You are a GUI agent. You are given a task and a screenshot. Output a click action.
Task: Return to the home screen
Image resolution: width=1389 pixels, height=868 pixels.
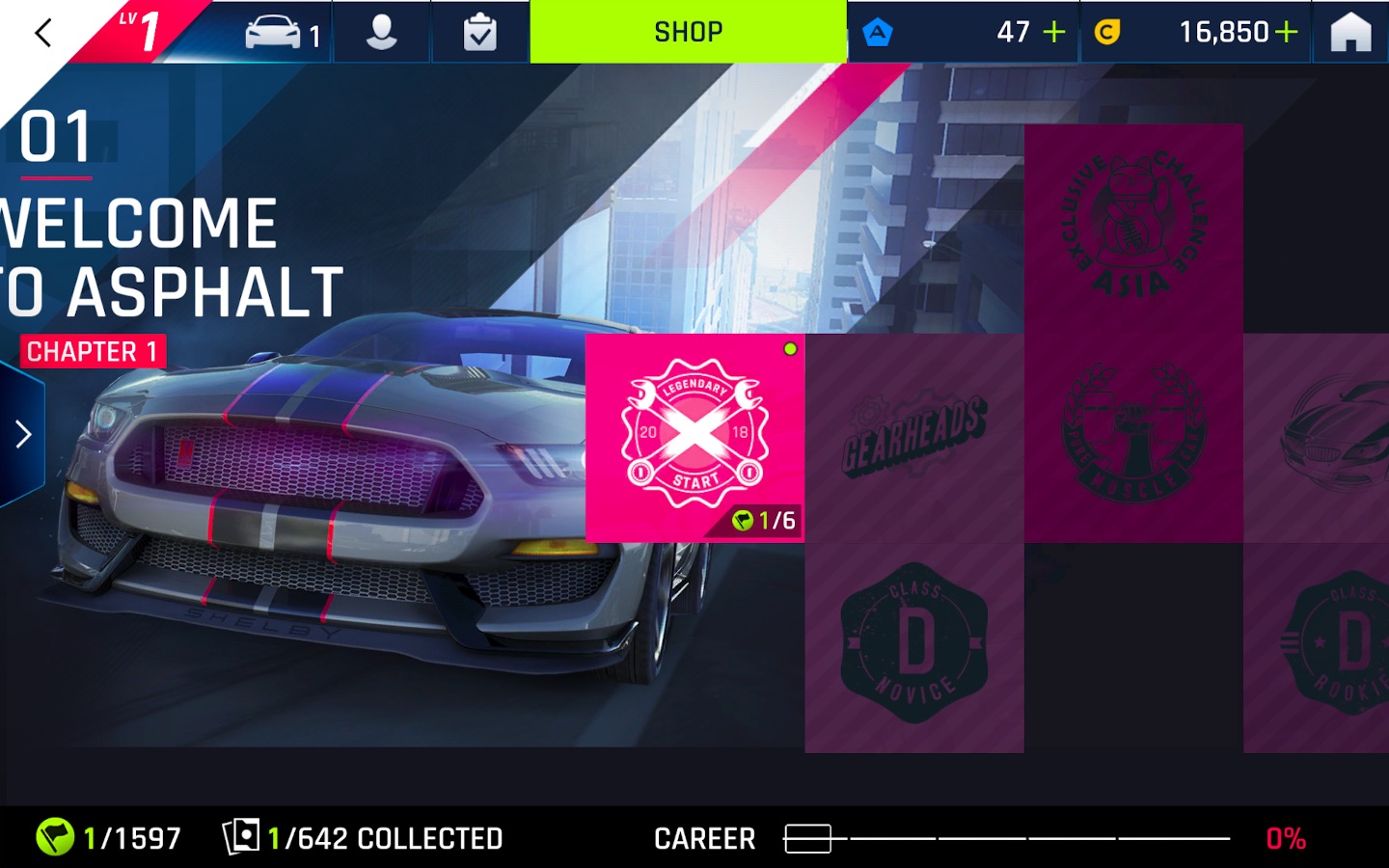click(x=1350, y=33)
